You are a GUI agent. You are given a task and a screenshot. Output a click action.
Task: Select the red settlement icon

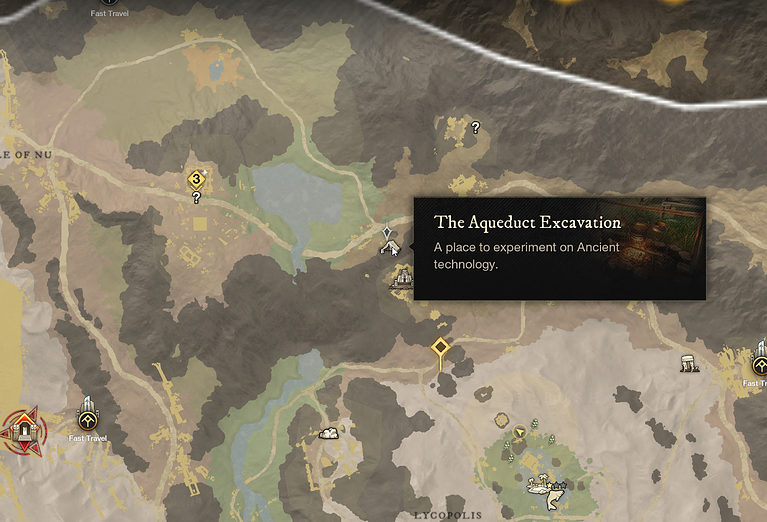(22, 428)
